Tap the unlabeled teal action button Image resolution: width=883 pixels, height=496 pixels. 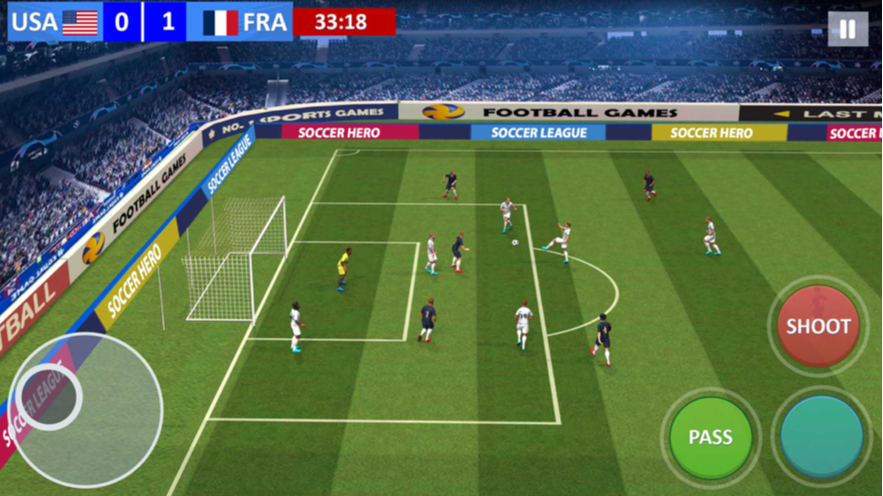821,437
